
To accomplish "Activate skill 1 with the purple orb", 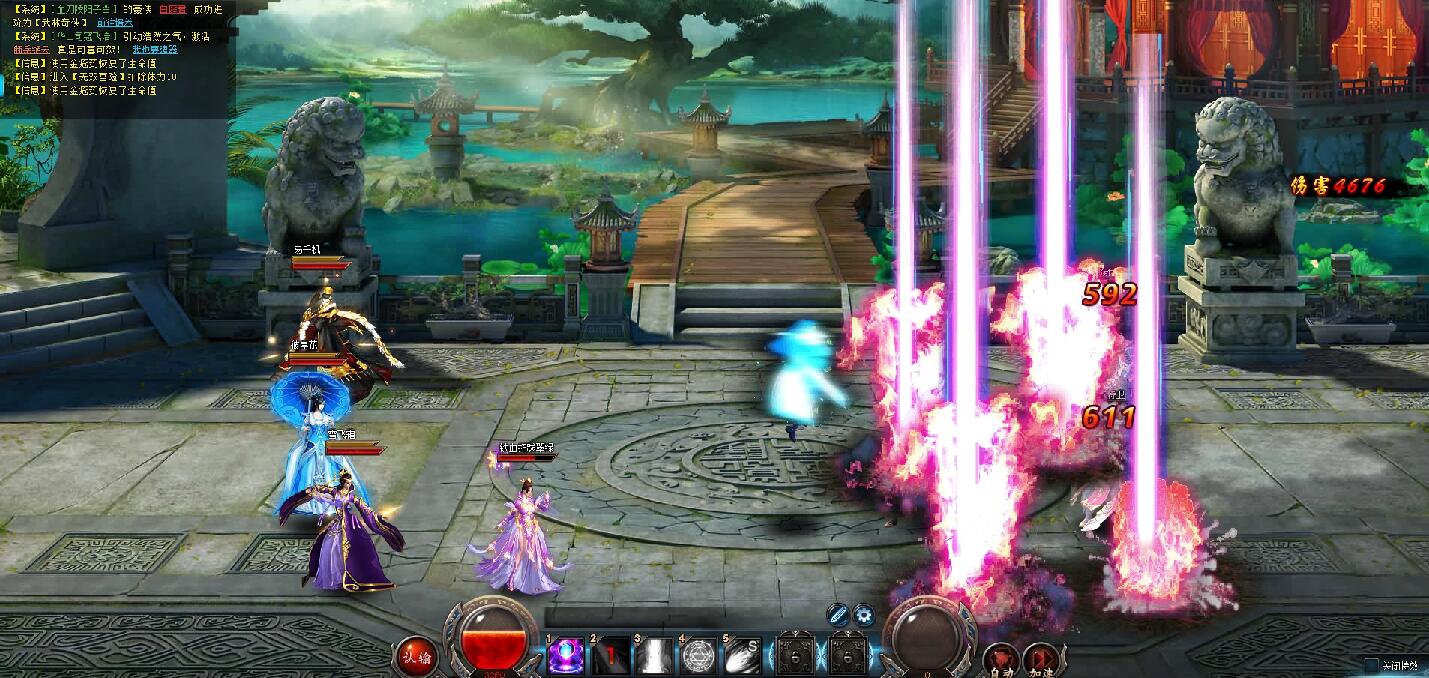I will point(566,656).
